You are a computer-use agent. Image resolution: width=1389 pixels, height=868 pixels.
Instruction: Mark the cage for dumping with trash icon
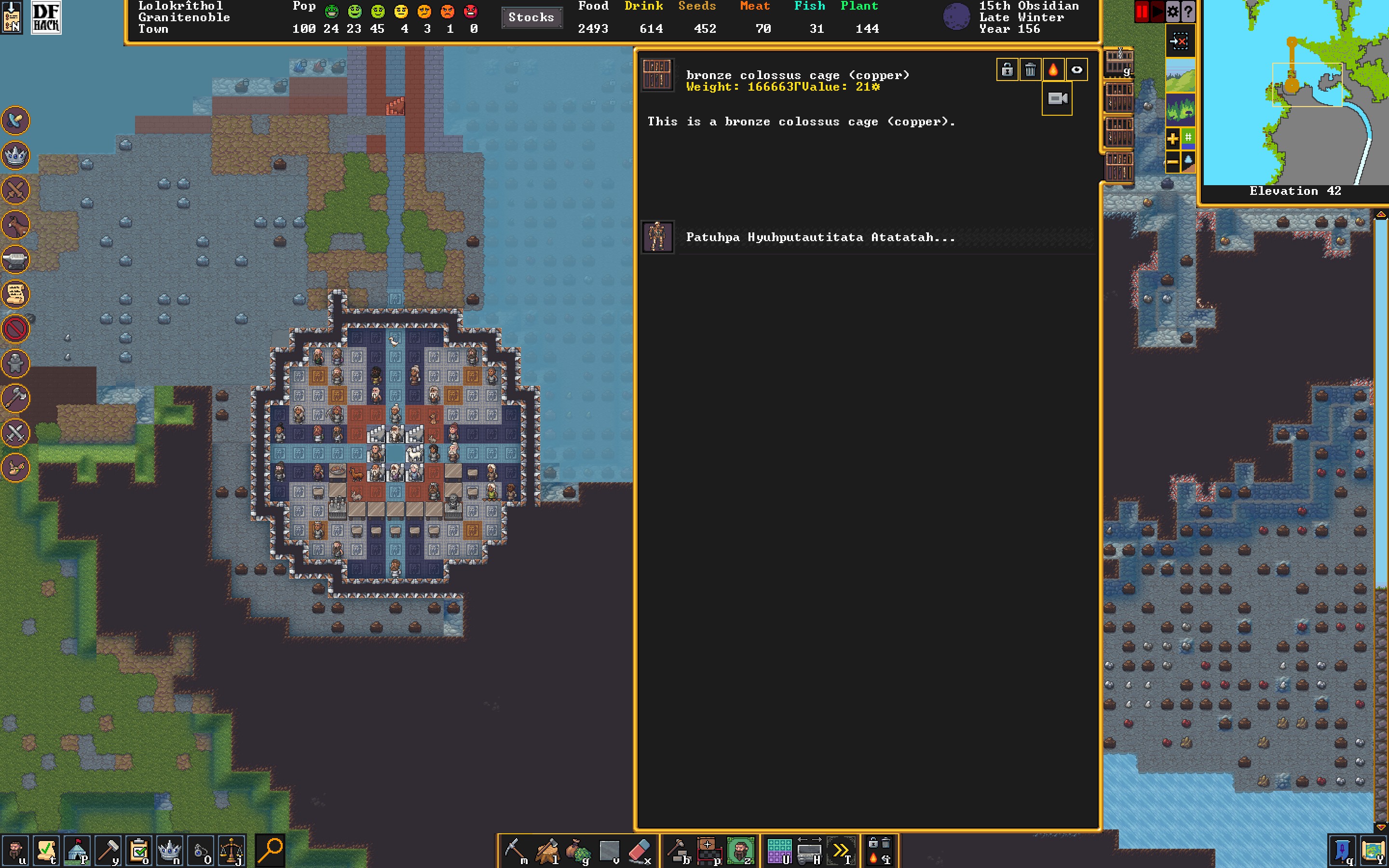(1030, 70)
